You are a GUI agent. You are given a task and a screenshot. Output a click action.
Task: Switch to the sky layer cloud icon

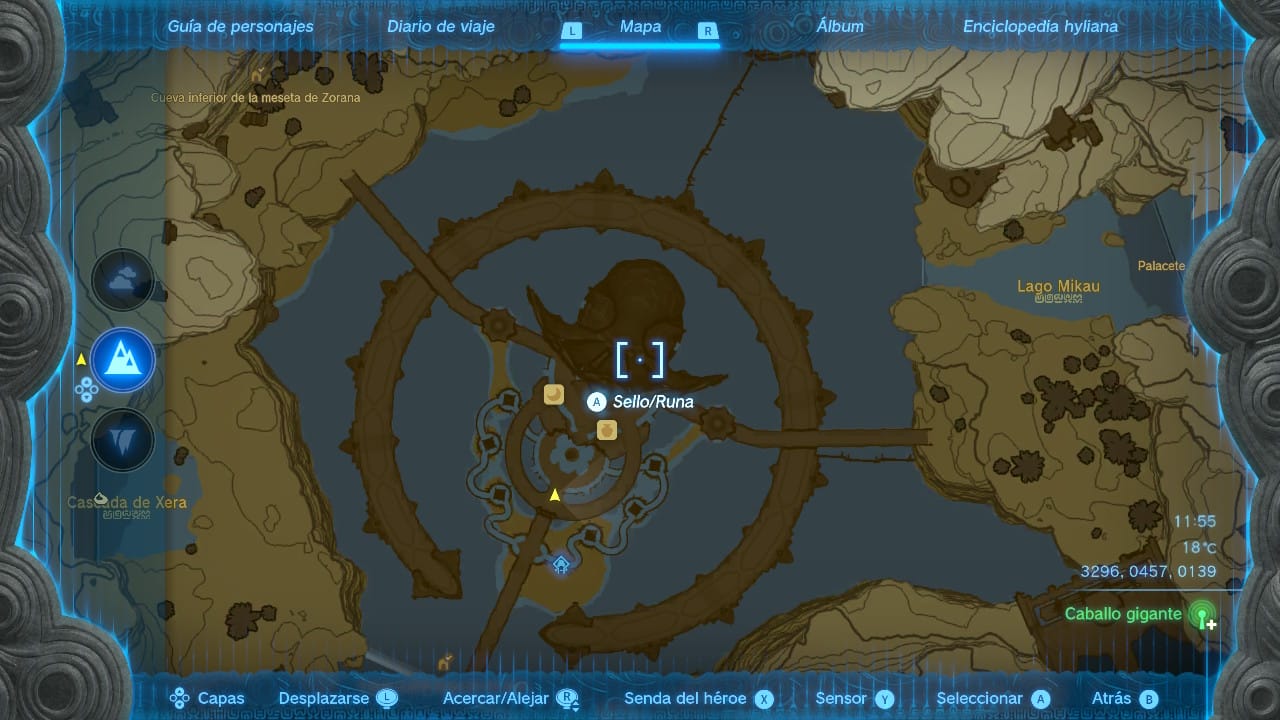coord(123,281)
